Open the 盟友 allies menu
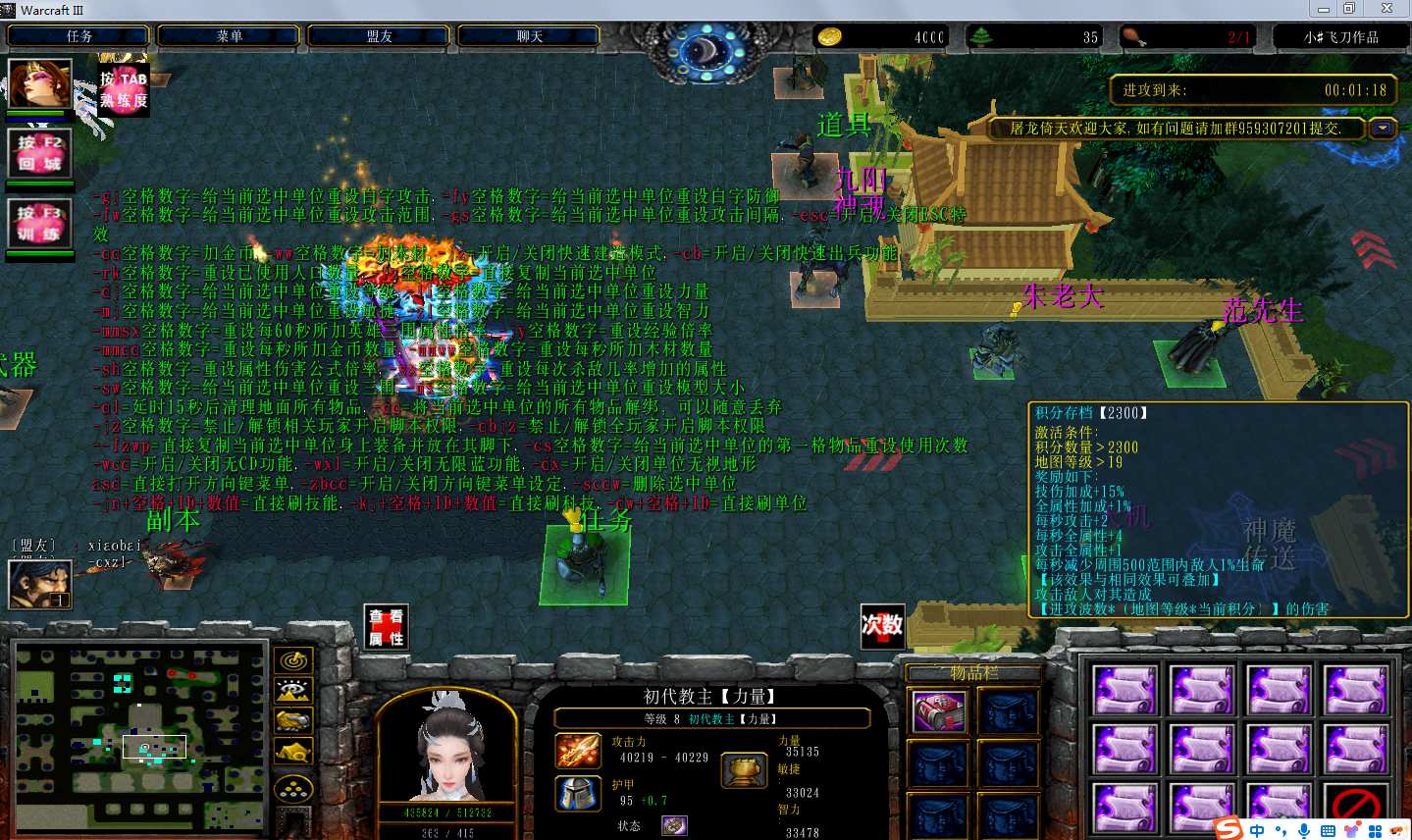Viewport: 1412px width, 840px height. [x=380, y=36]
